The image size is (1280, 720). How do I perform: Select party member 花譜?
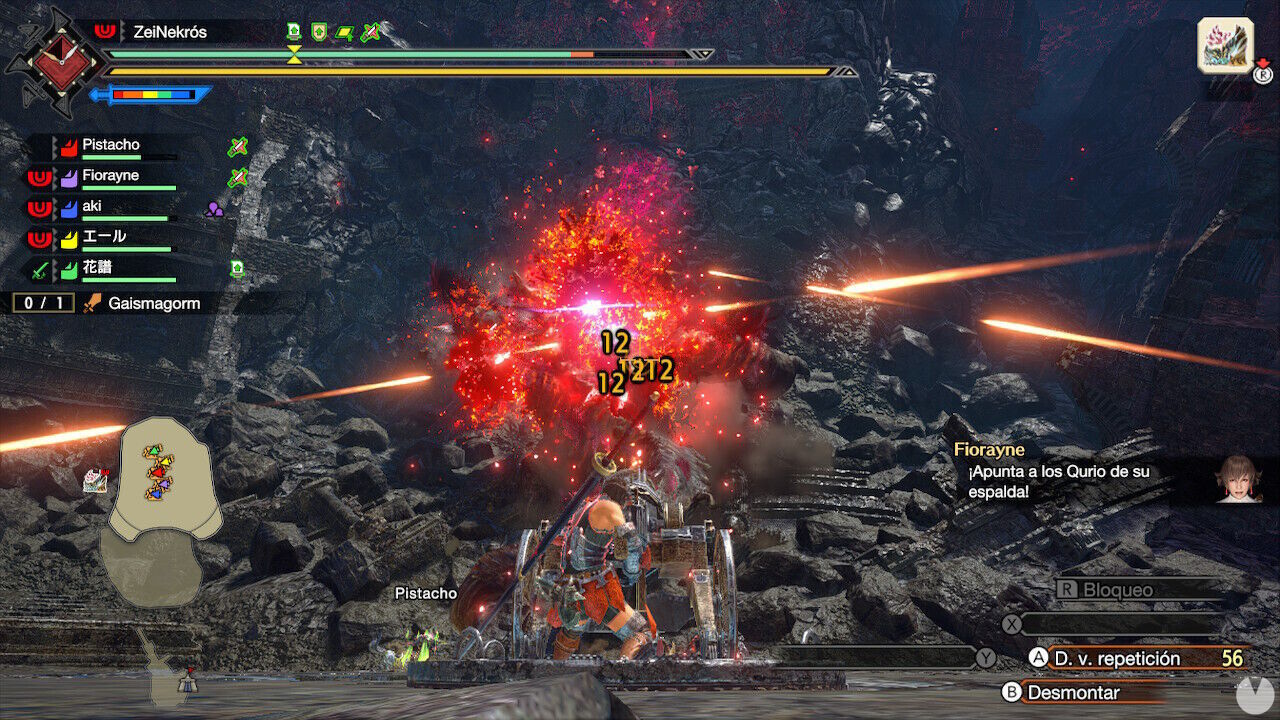pos(98,267)
